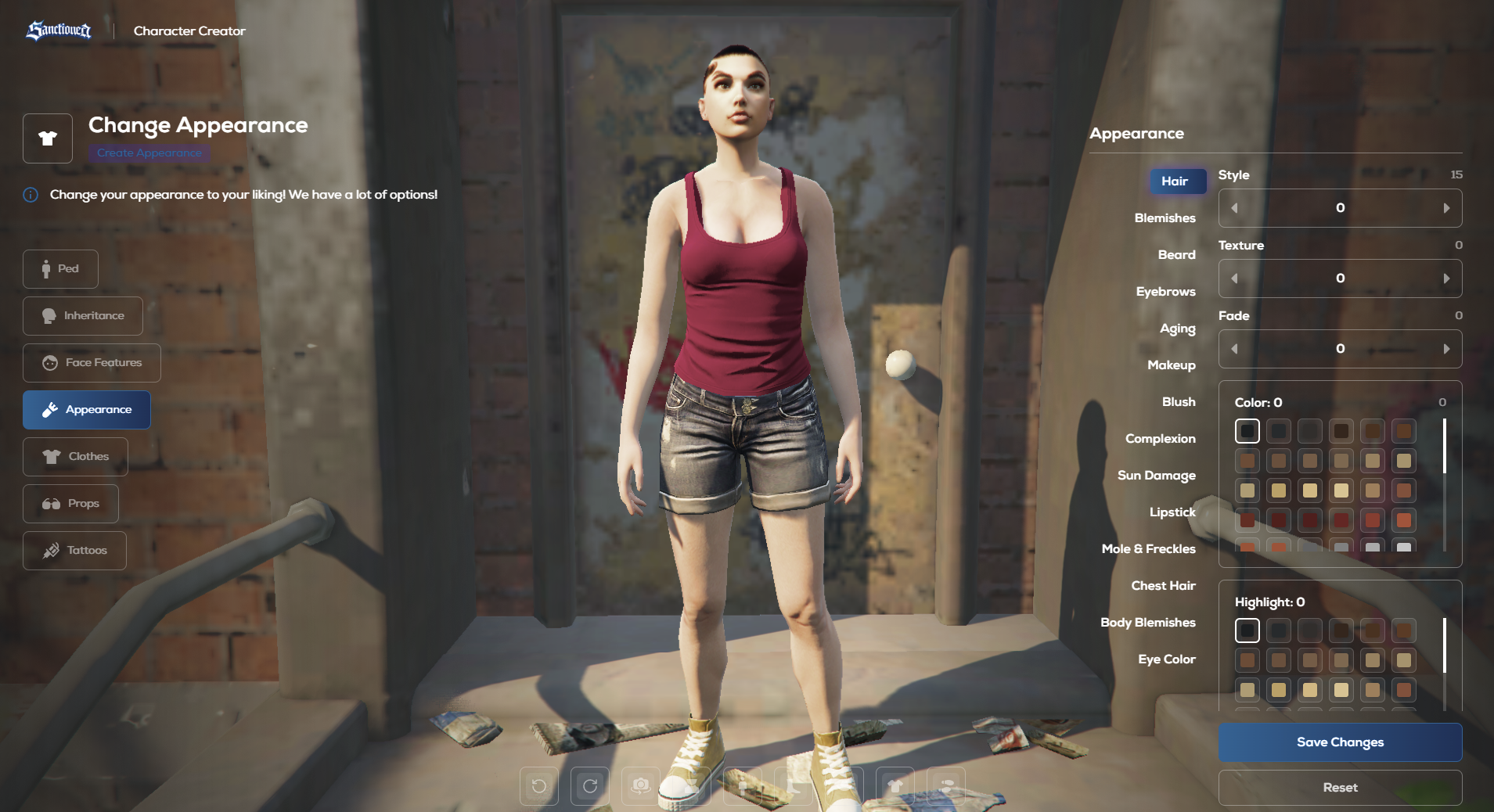Screen dimensions: 1494x812
Task: Open the Complexion appearance option
Action: 1160,439
